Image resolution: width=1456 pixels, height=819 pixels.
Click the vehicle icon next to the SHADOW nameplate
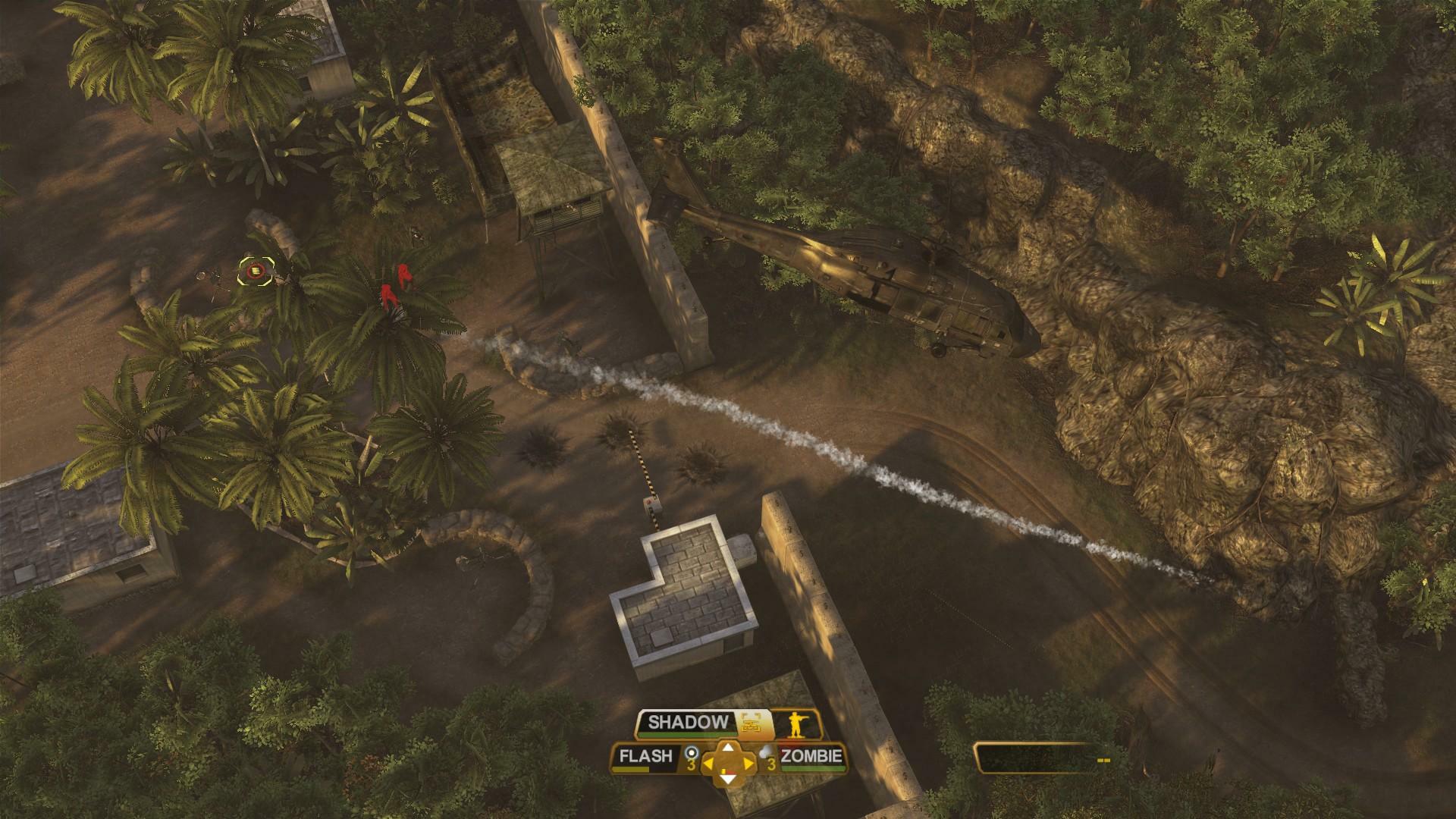pos(750,723)
